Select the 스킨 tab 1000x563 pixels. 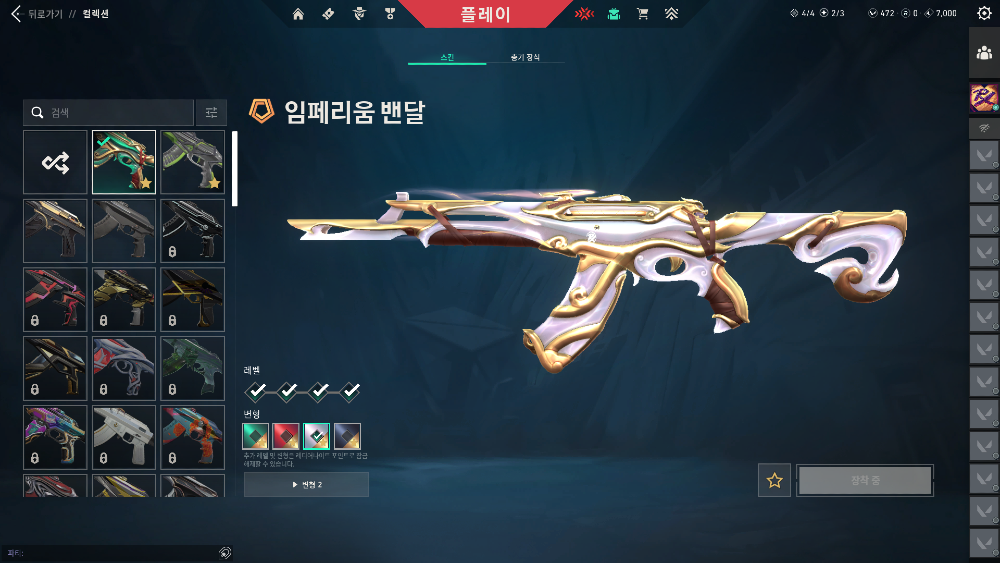447,58
